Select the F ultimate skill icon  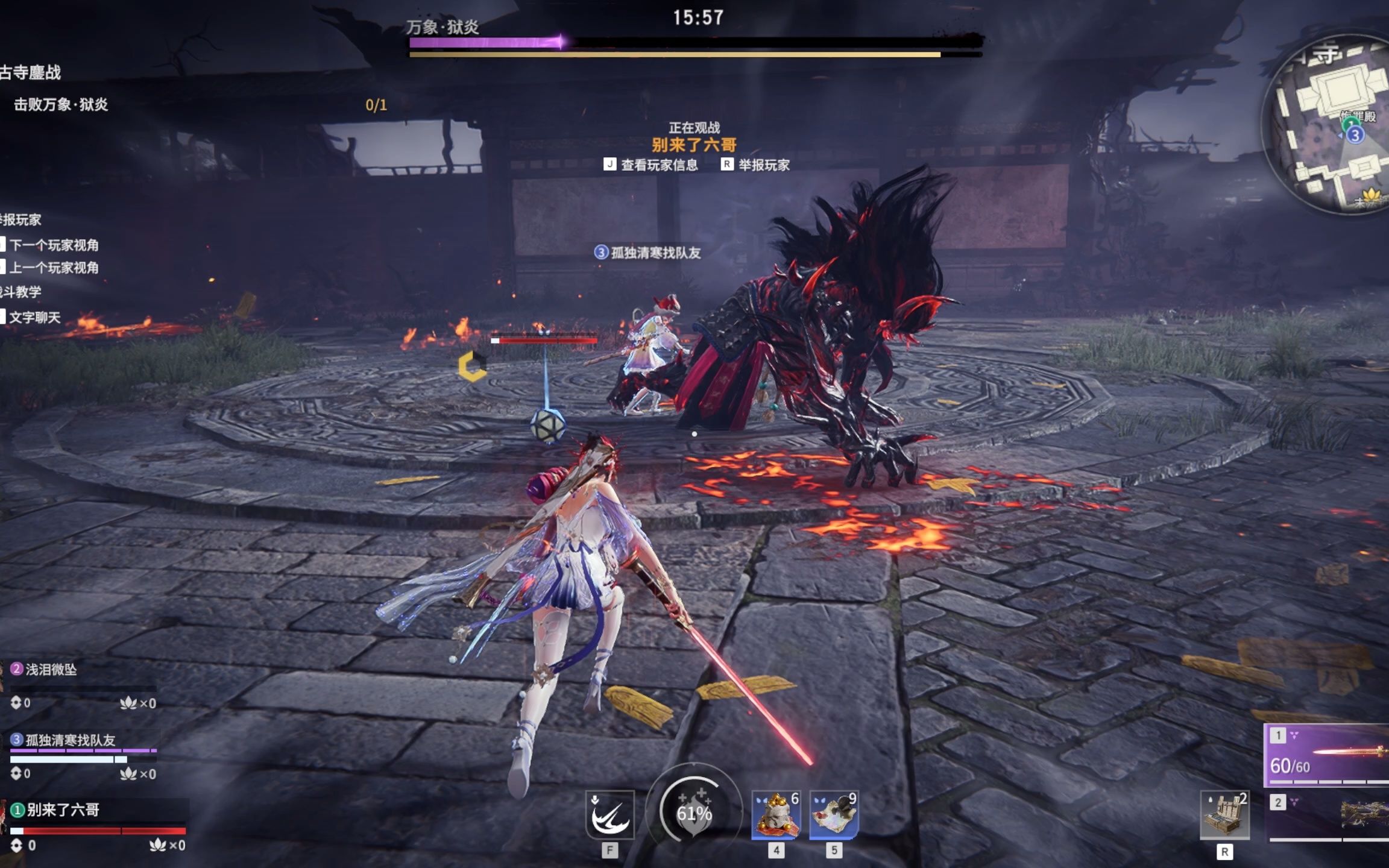[609, 814]
